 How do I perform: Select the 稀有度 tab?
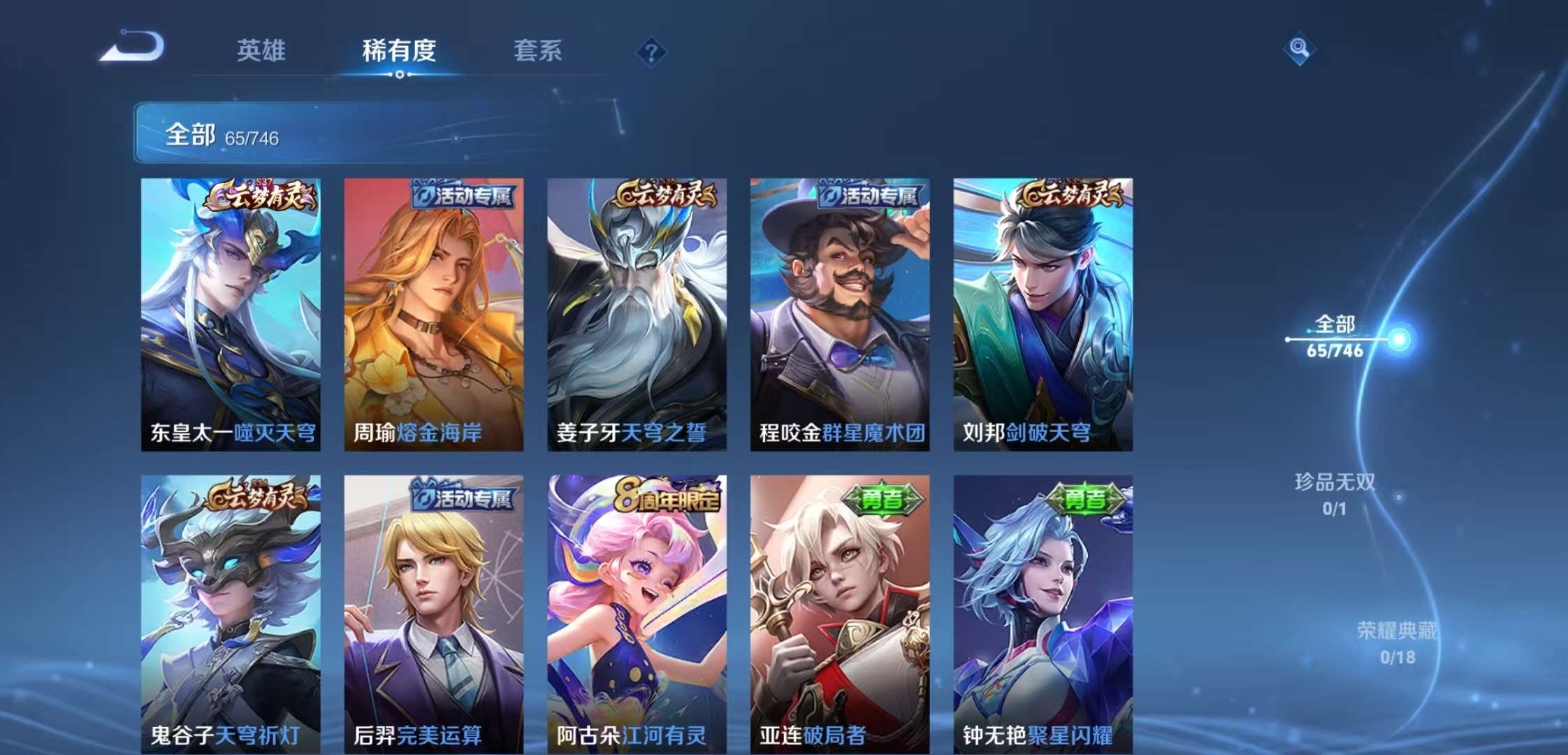click(399, 51)
